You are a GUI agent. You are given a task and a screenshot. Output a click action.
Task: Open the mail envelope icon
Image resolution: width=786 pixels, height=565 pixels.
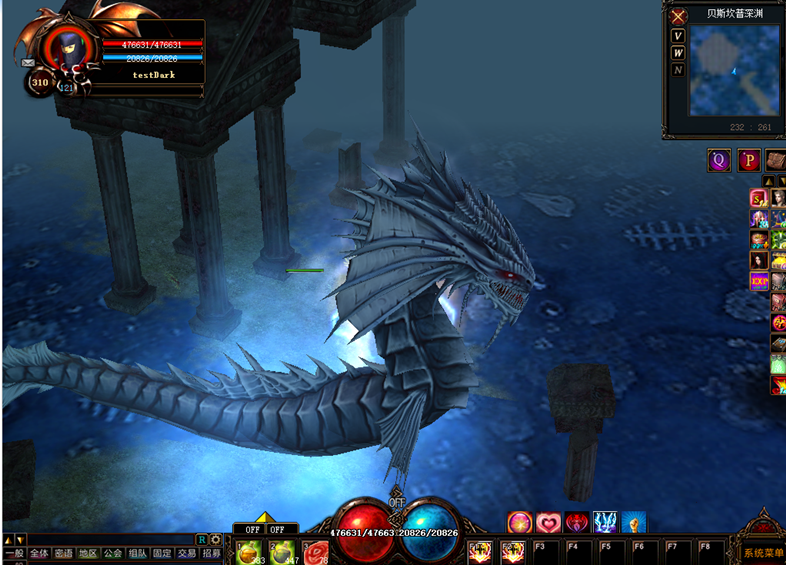(x=27, y=62)
